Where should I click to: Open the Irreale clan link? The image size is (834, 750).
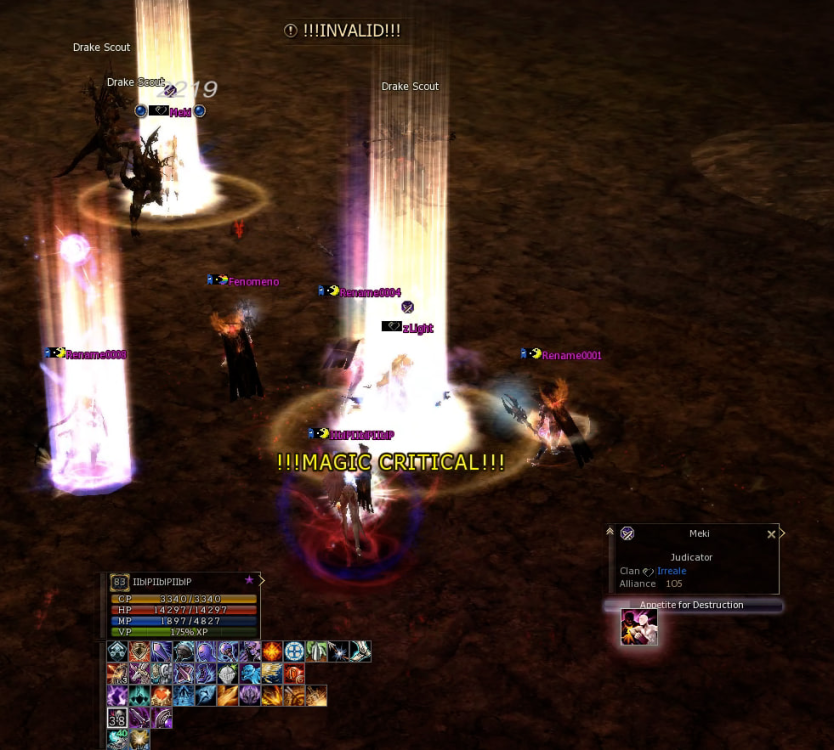[671, 571]
